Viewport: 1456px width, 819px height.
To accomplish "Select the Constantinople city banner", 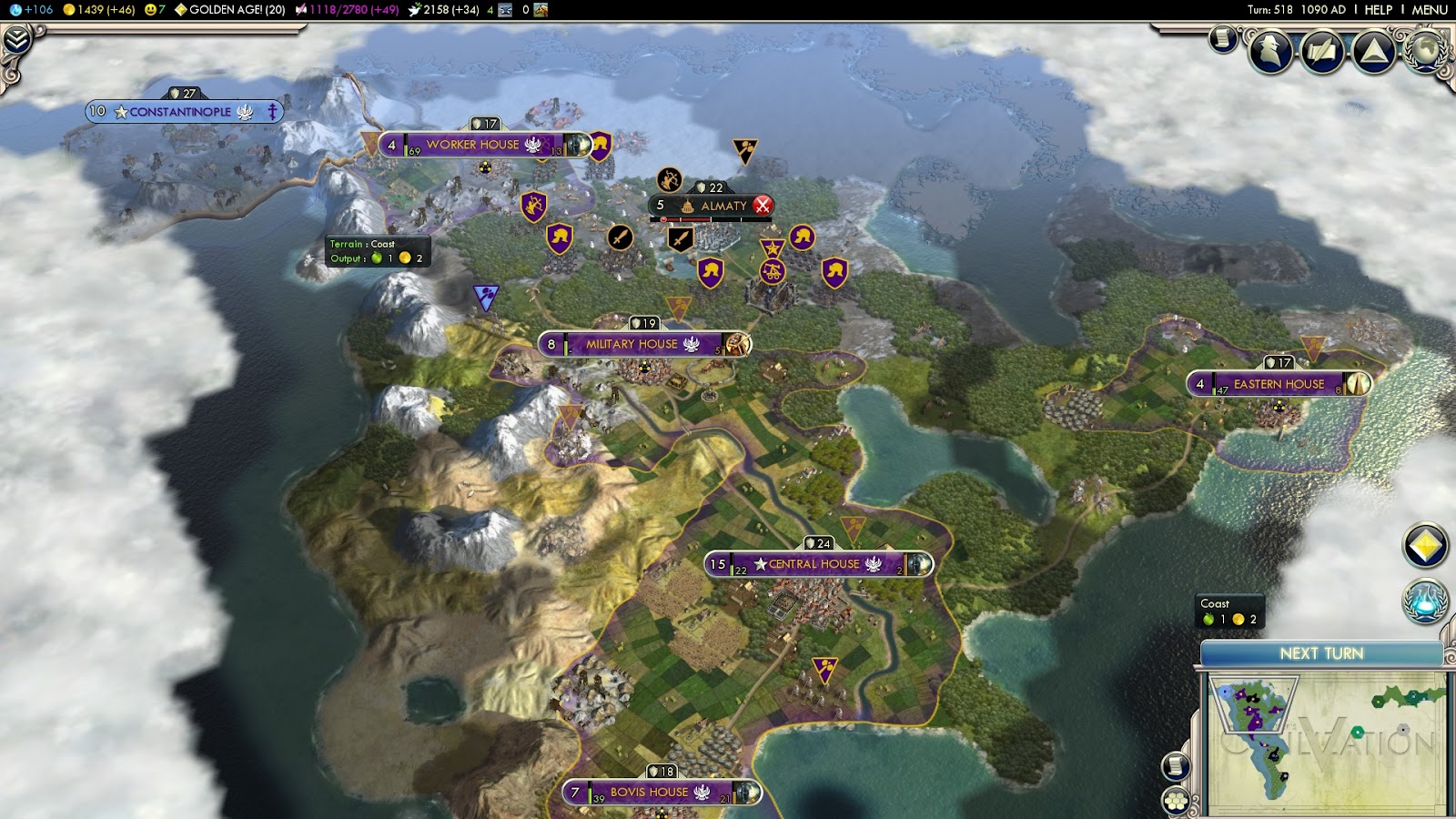I will pyautogui.click(x=180, y=112).
